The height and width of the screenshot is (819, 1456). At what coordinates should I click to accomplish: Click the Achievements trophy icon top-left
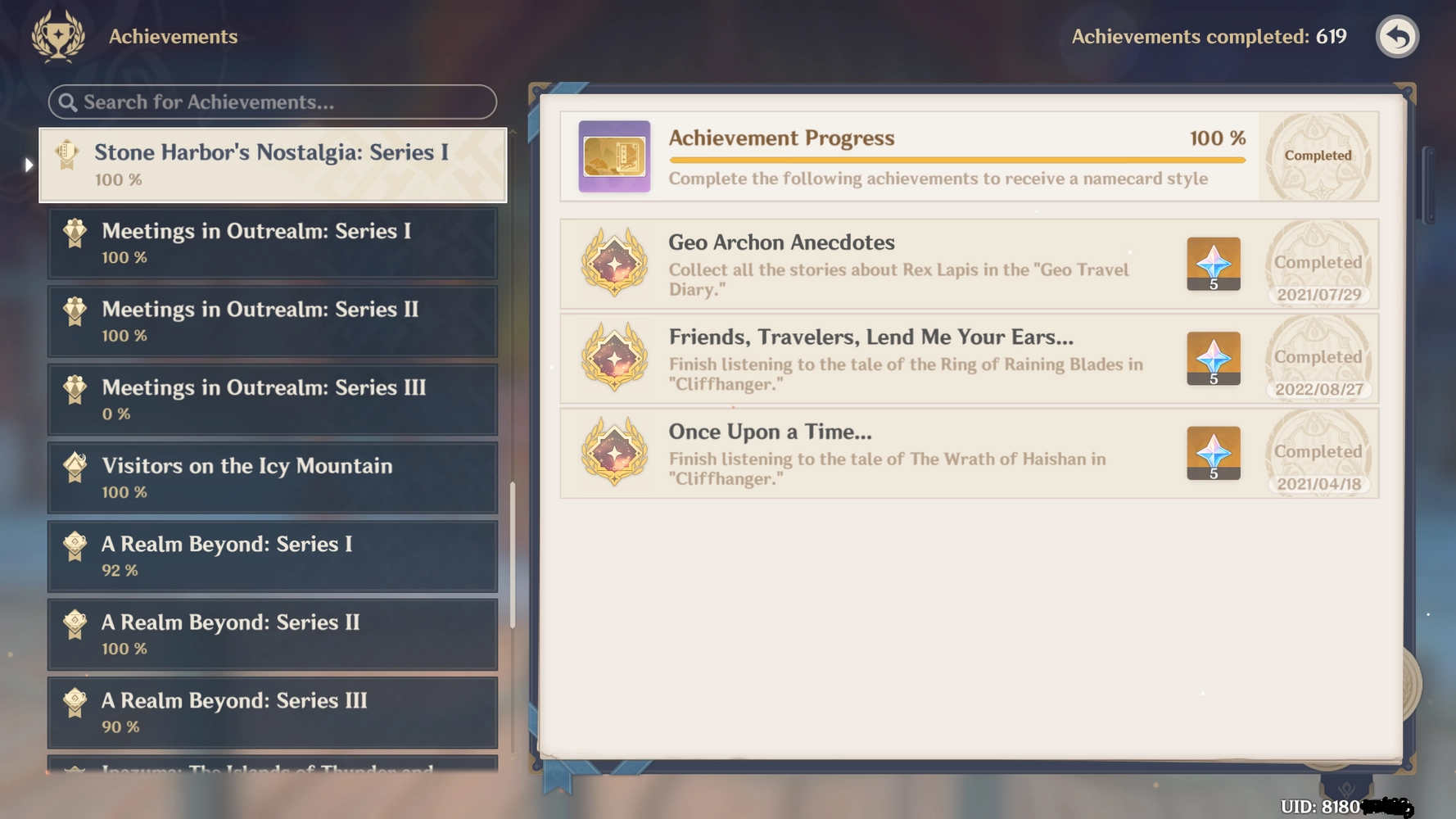(57, 36)
